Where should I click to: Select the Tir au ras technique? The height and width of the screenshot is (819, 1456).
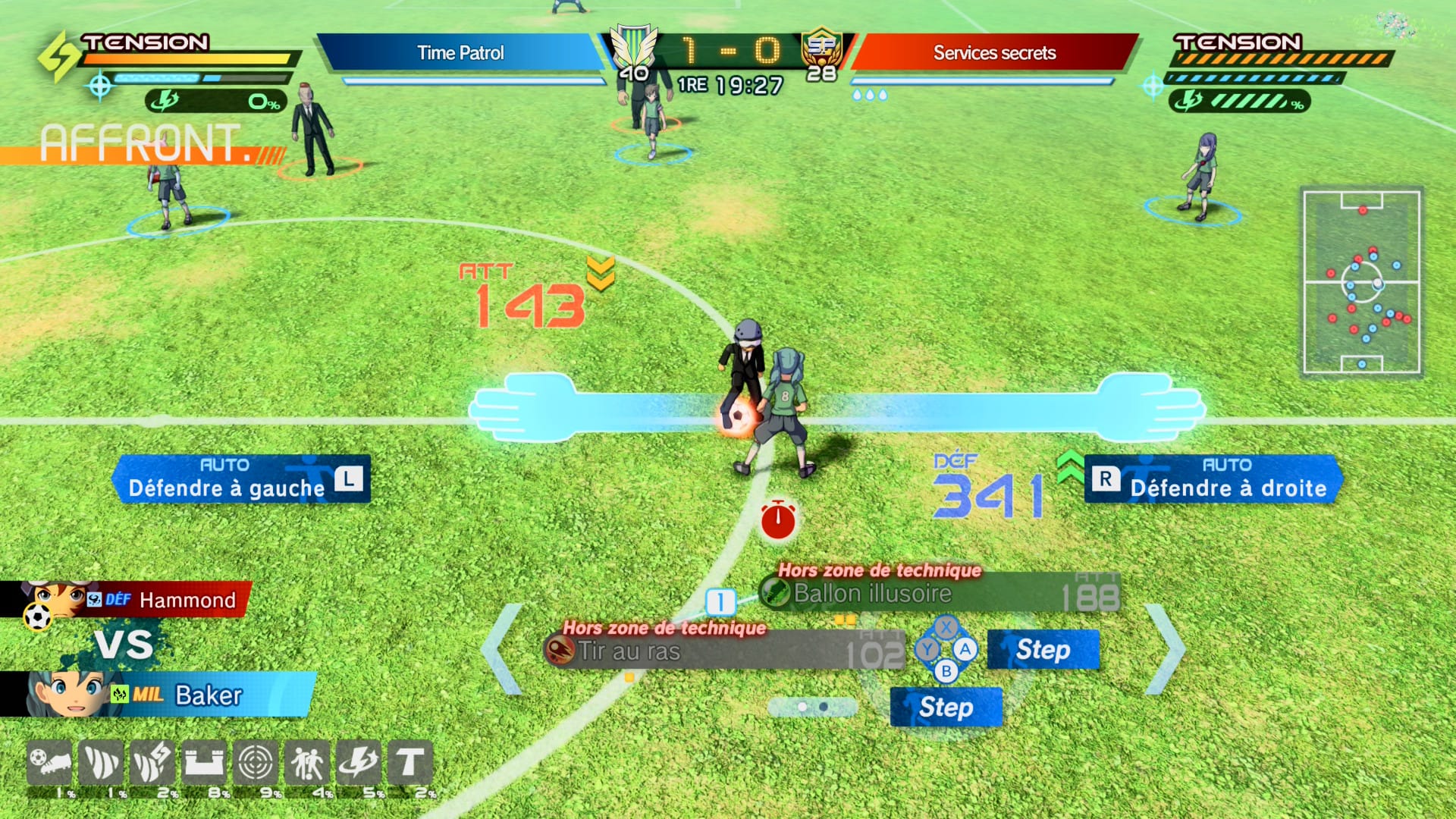[724, 651]
